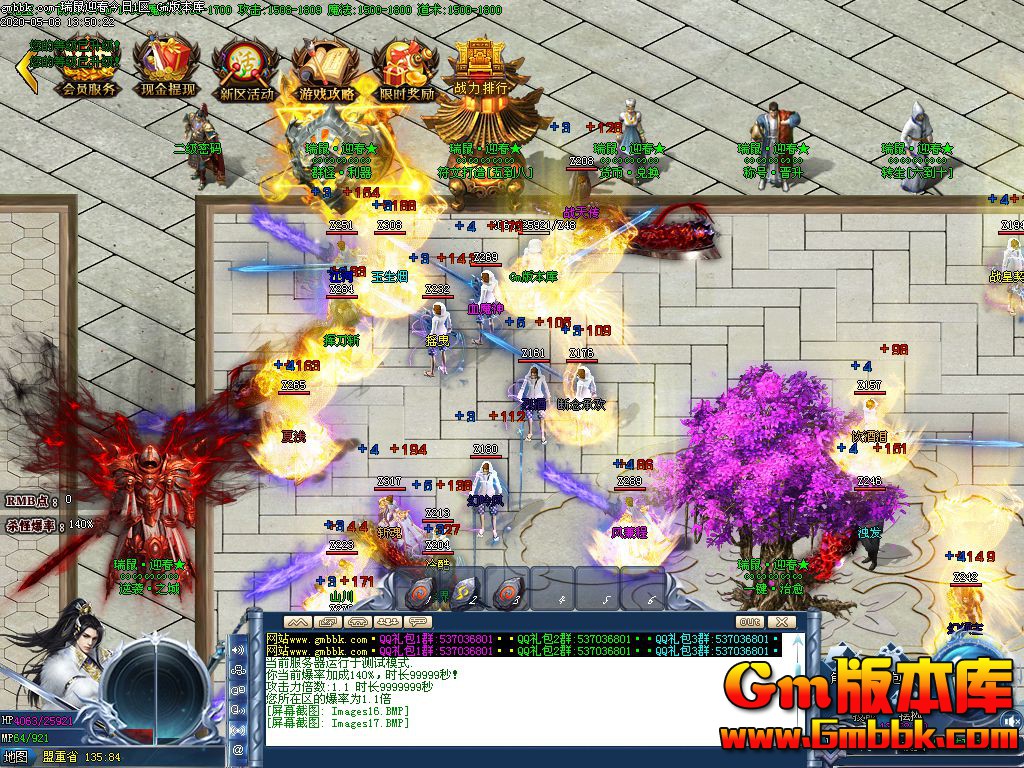The height and width of the screenshot is (768, 1024).
Task: Toggle the top sound channel icon beside chat
Action: point(238,651)
